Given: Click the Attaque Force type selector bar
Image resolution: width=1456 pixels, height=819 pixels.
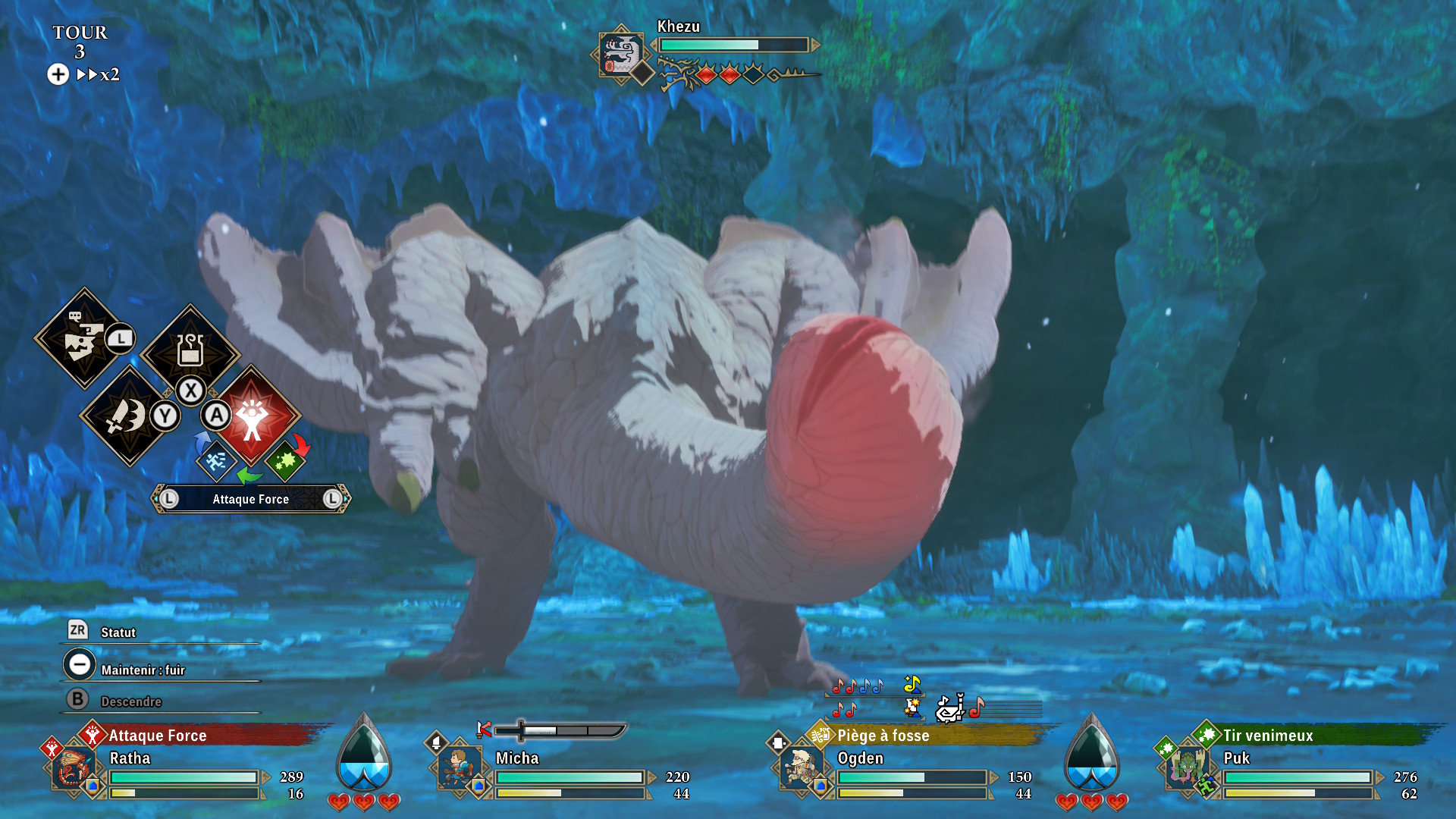Looking at the screenshot, I should pos(250,499).
